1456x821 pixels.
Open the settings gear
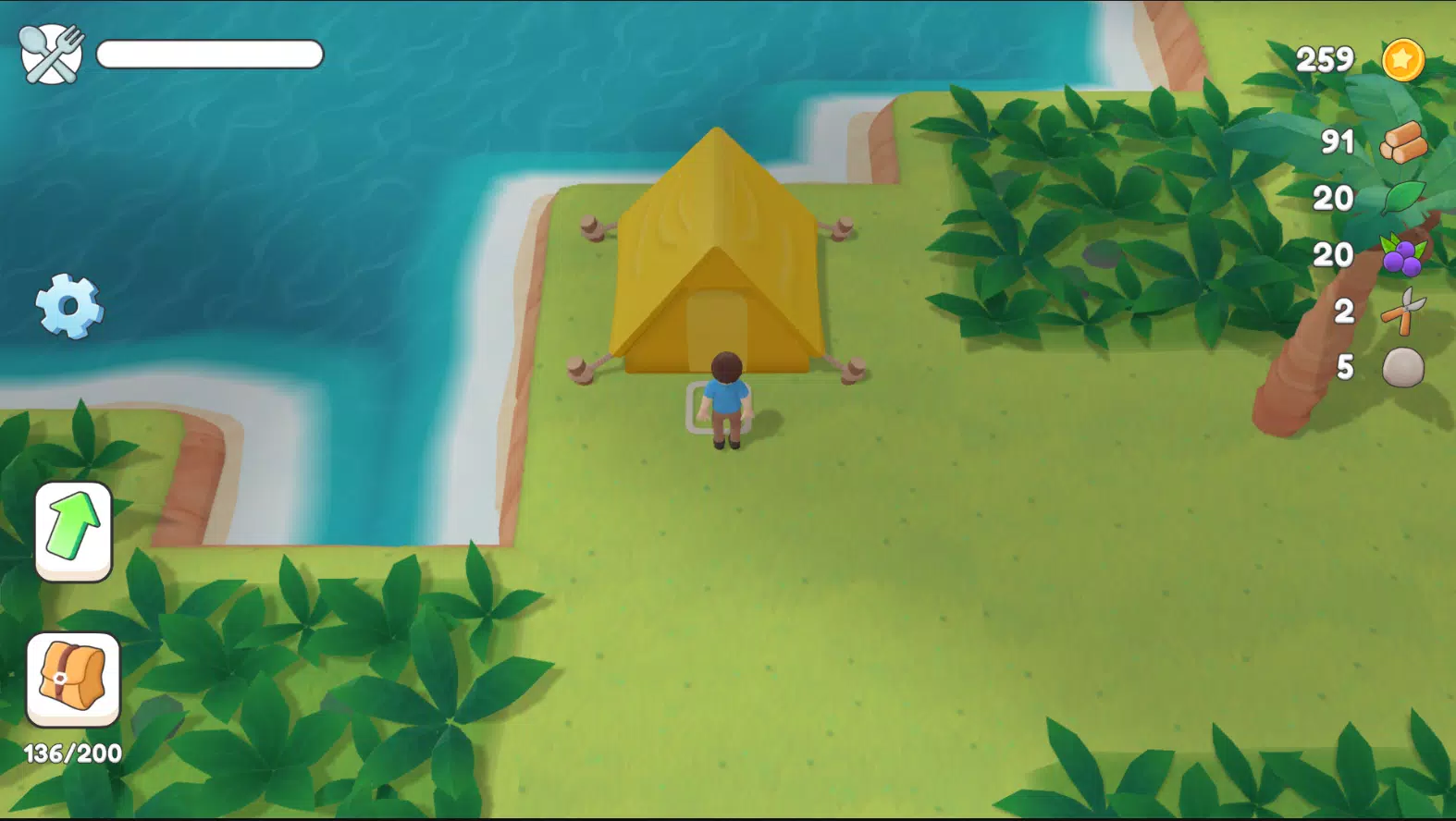click(x=68, y=305)
